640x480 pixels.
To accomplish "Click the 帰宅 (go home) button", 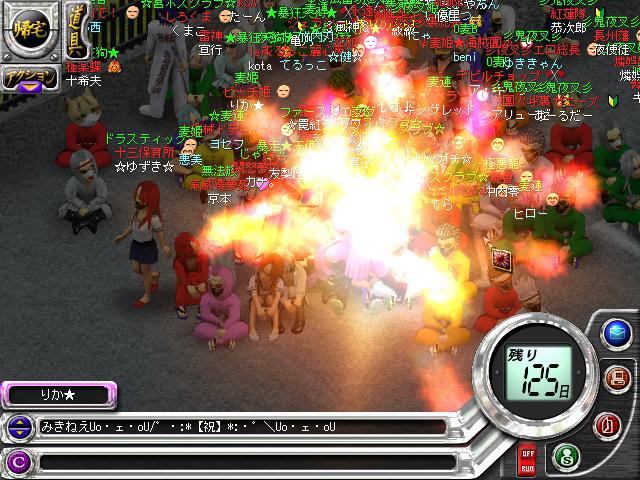I will (x=24, y=30).
